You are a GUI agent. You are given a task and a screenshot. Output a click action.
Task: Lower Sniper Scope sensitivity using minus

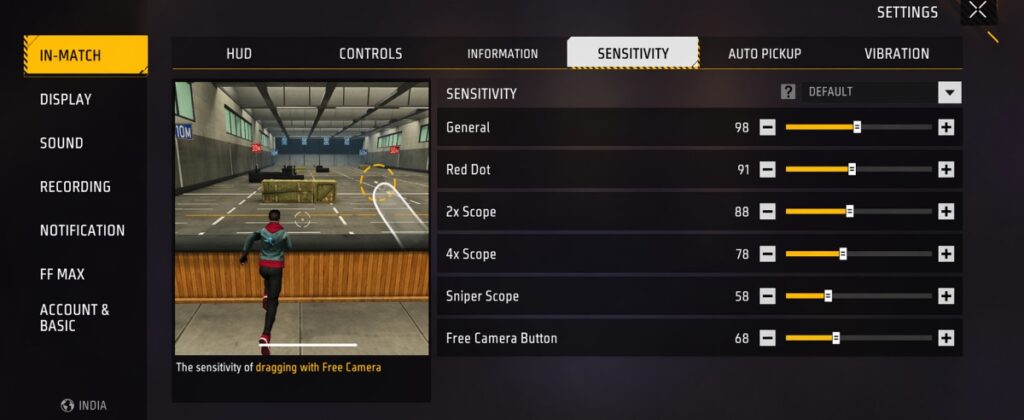(767, 296)
